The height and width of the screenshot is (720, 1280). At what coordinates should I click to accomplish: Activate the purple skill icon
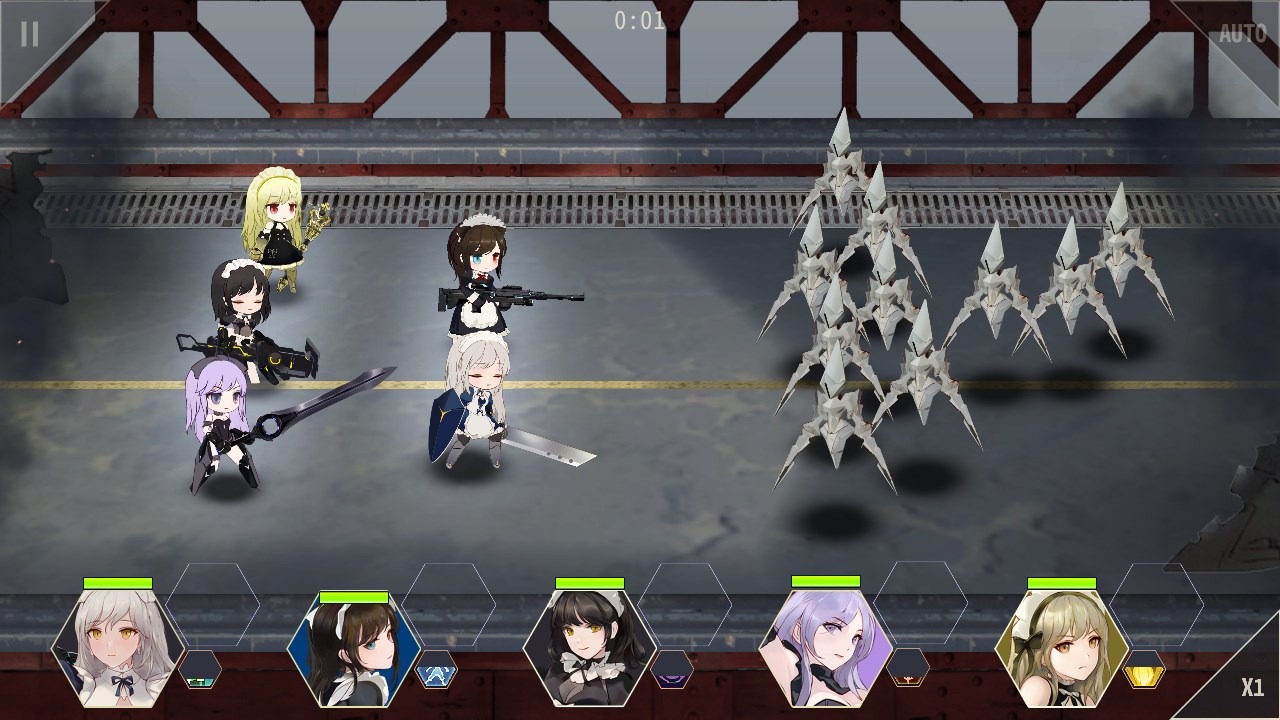click(x=672, y=670)
